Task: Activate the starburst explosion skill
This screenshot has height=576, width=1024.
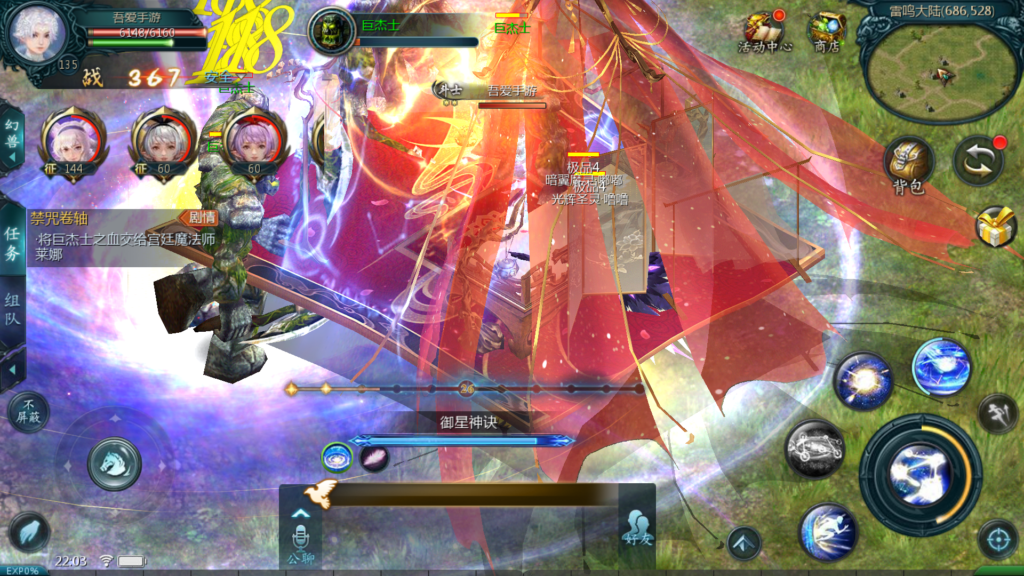Action: click(862, 381)
